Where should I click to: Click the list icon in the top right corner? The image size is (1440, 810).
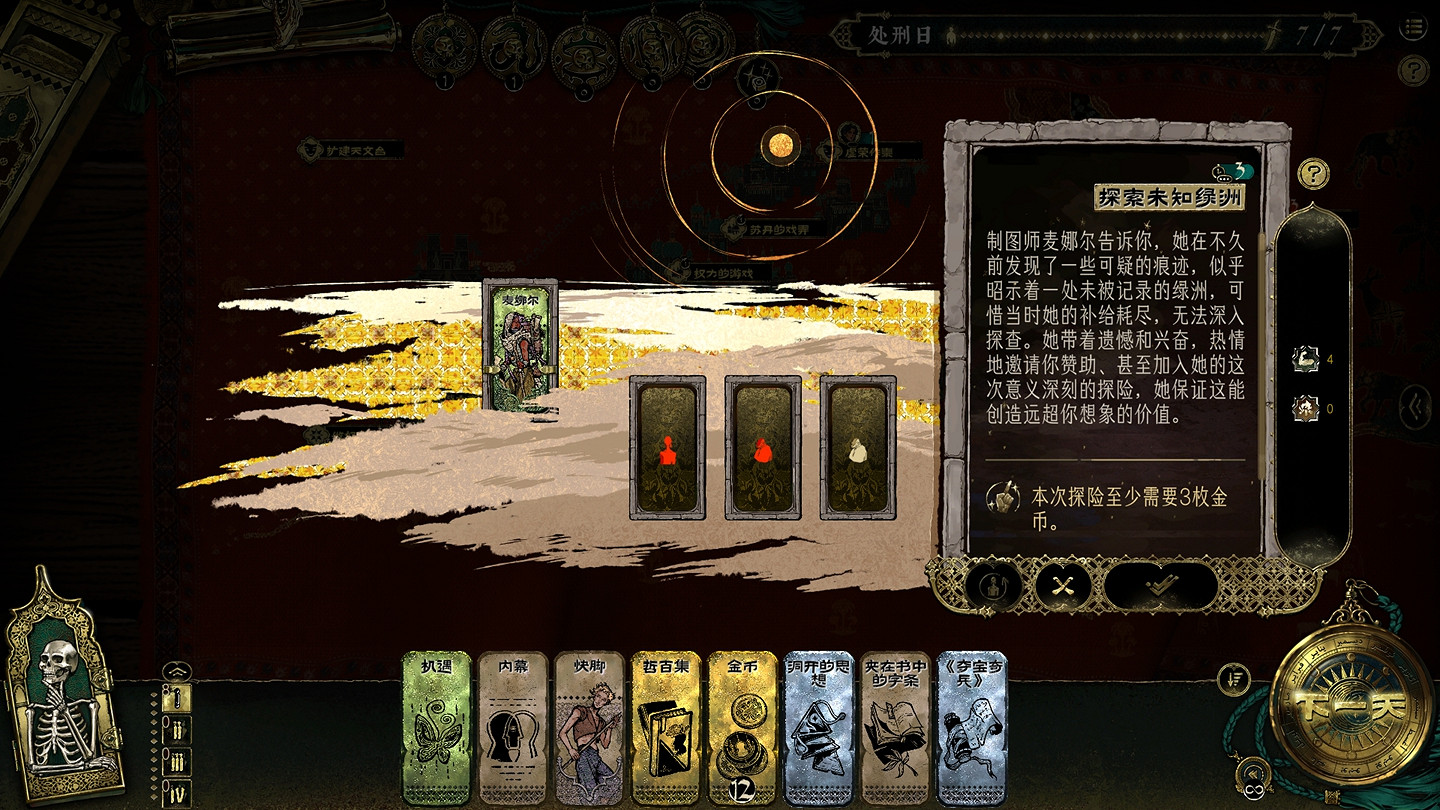1415,28
